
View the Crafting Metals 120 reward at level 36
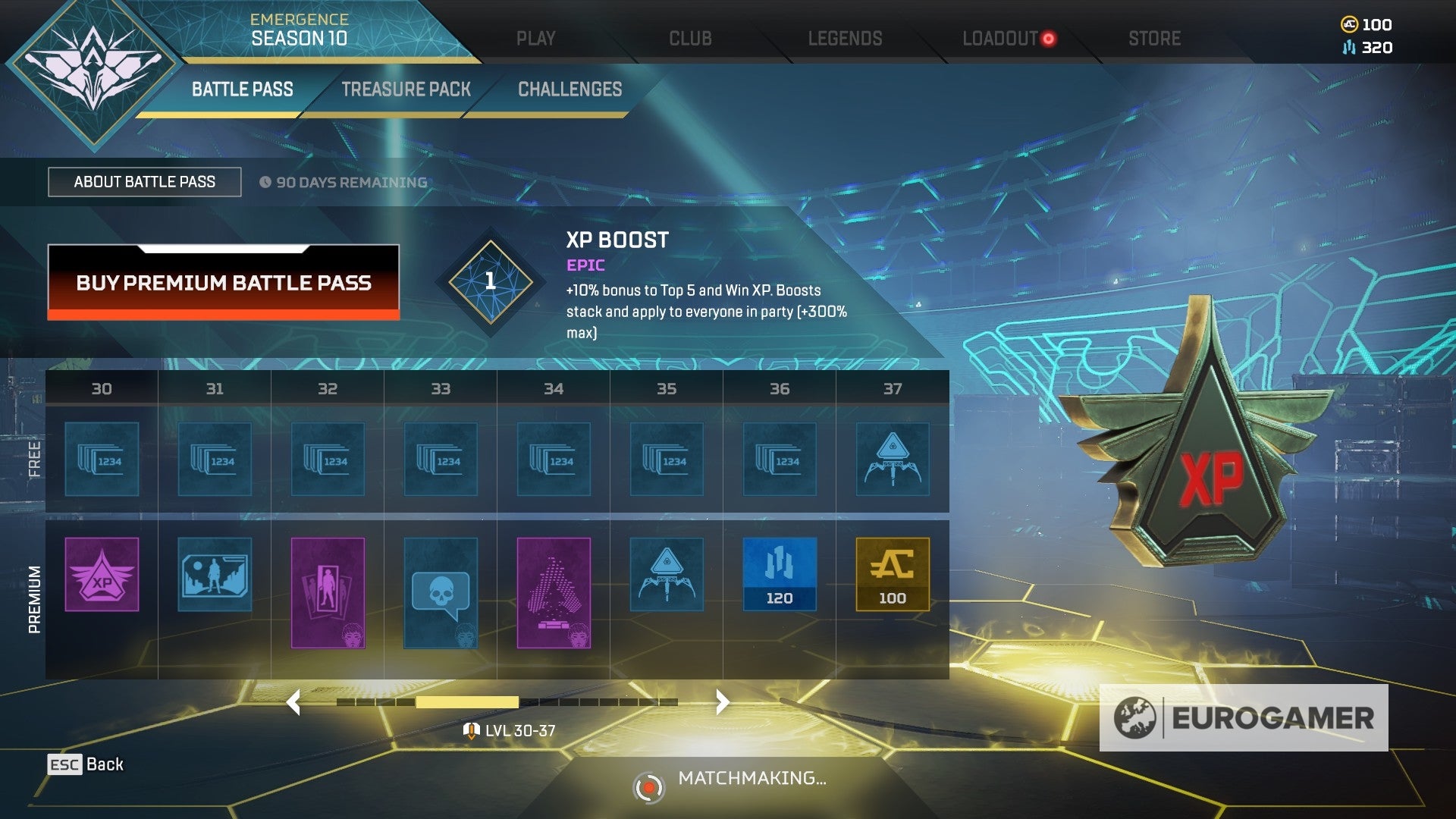779,574
